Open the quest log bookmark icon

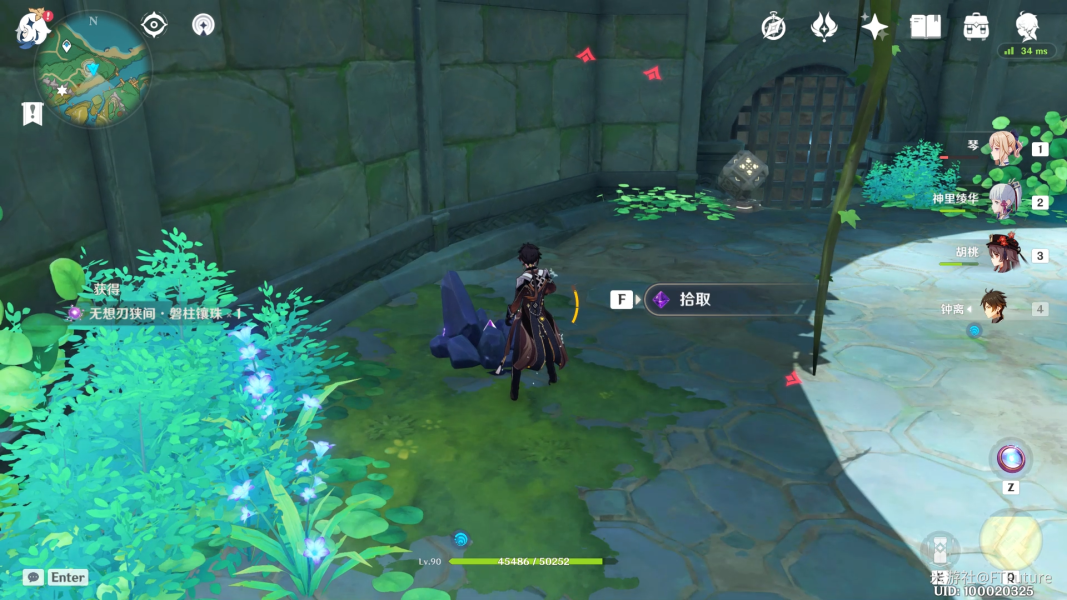(32, 114)
